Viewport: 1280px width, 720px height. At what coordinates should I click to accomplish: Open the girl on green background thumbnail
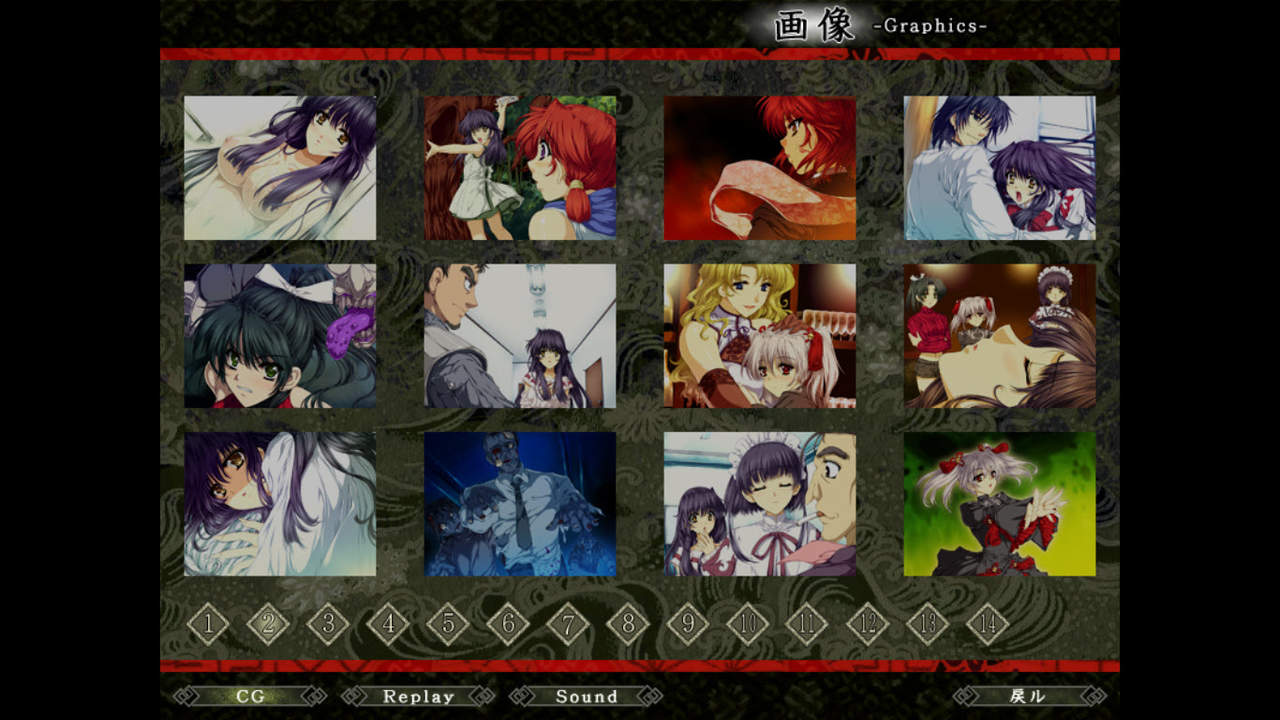pos(1000,504)
